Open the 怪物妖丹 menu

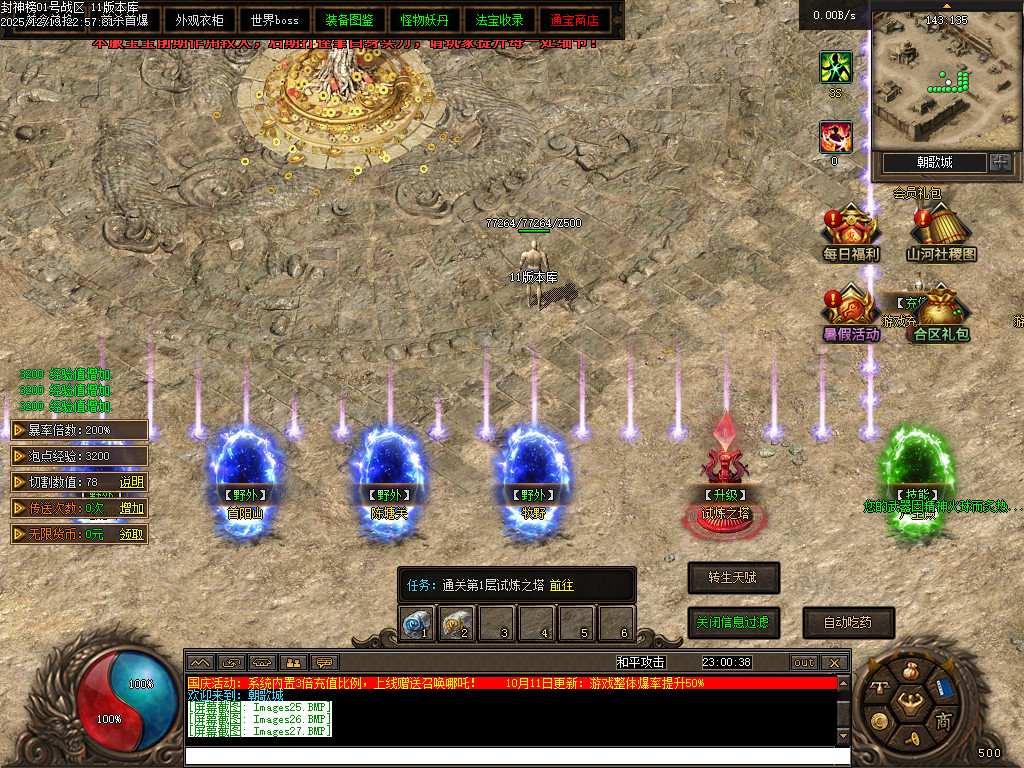click(x=425, y=20)
